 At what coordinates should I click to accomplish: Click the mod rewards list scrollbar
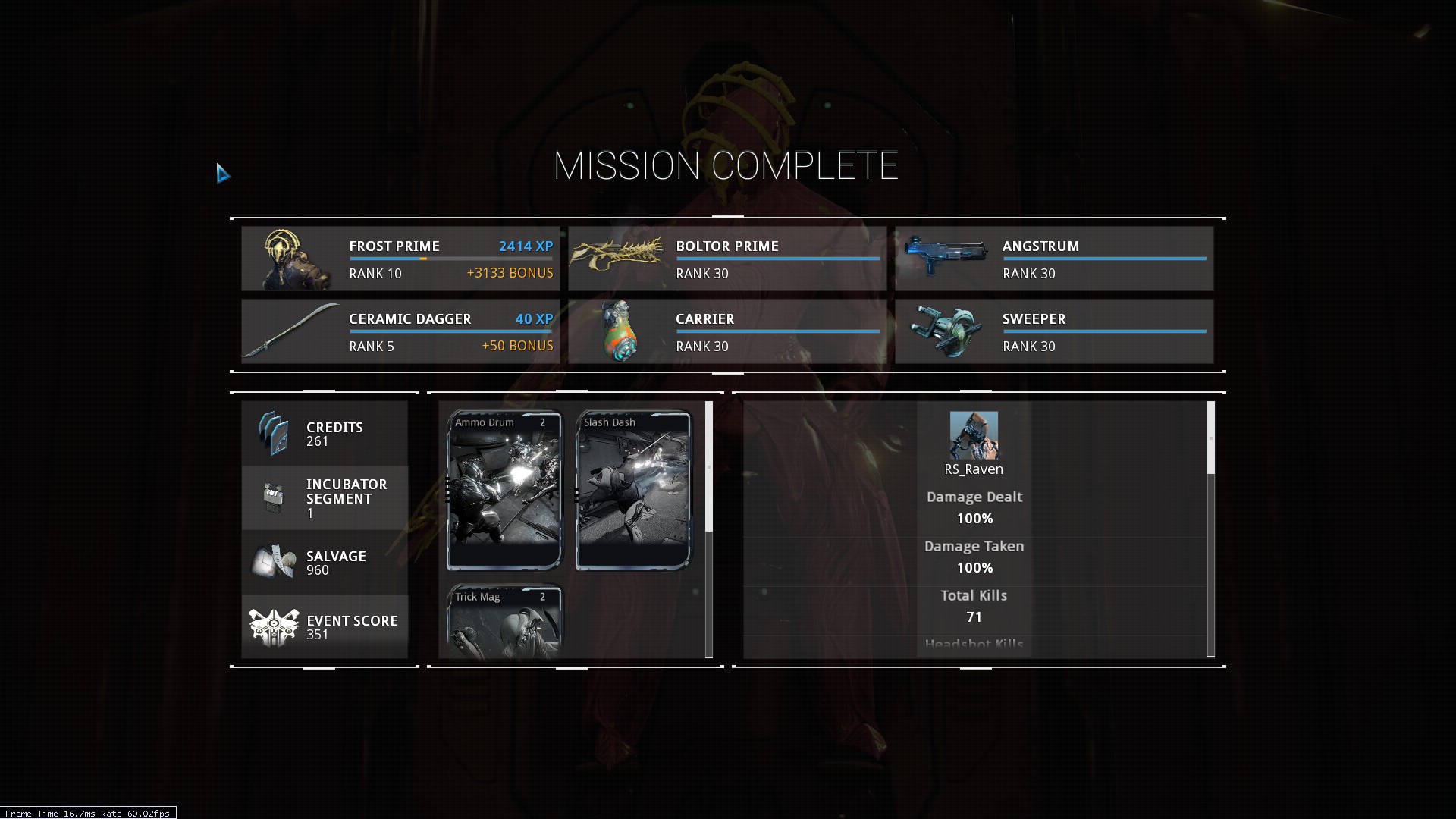coord(709,467)
